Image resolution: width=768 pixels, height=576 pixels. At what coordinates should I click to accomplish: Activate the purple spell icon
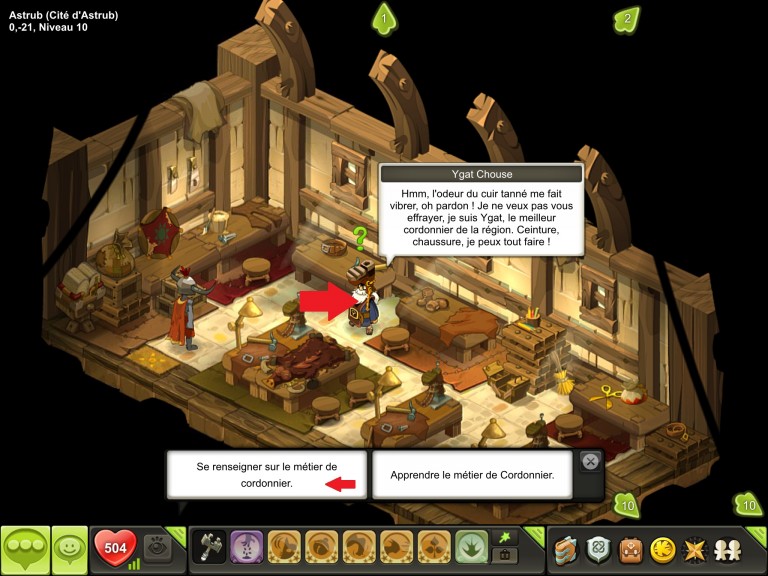[x=246, y=549]
